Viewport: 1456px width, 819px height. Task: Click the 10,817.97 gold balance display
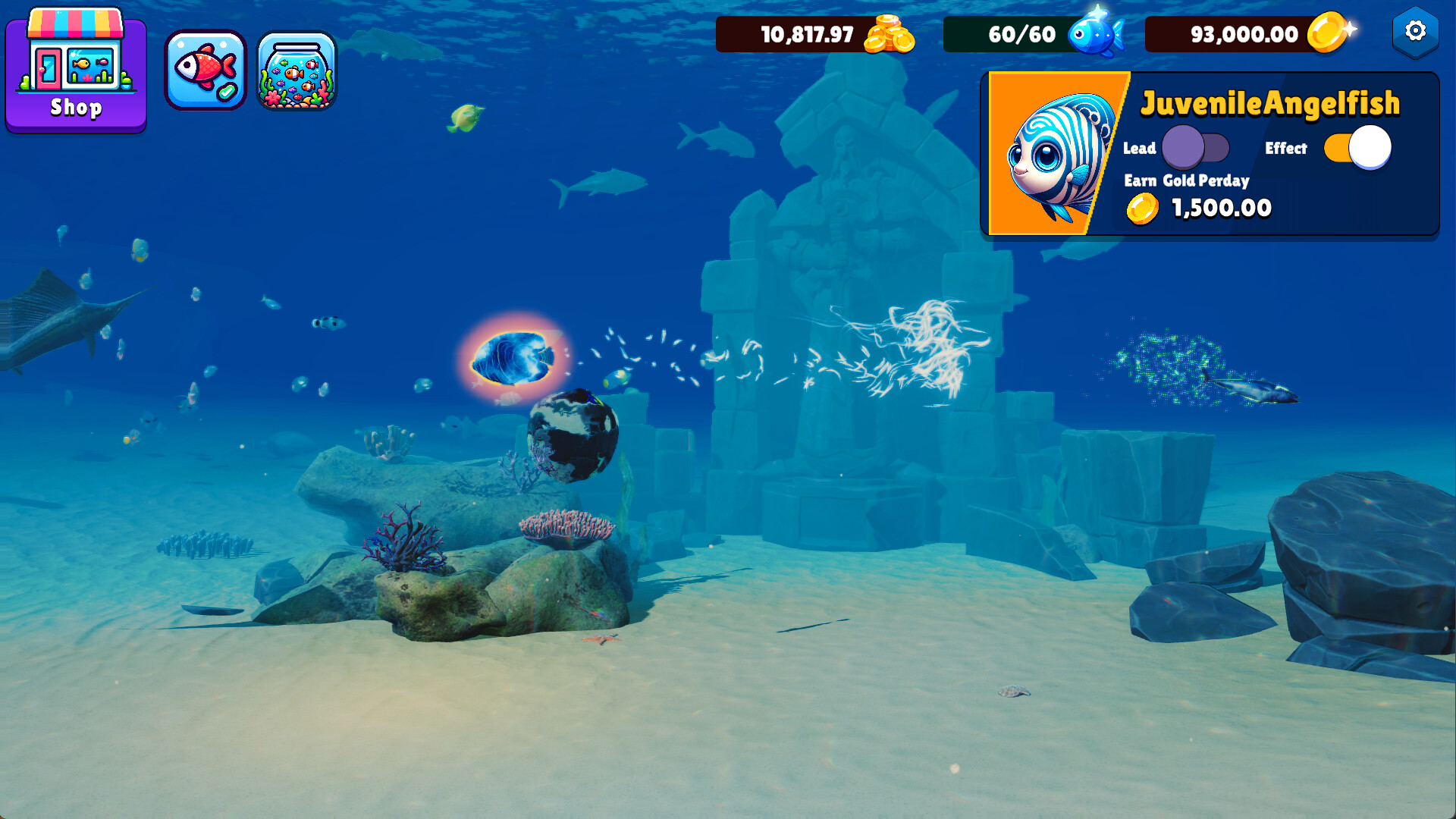(x=806, y=34)
